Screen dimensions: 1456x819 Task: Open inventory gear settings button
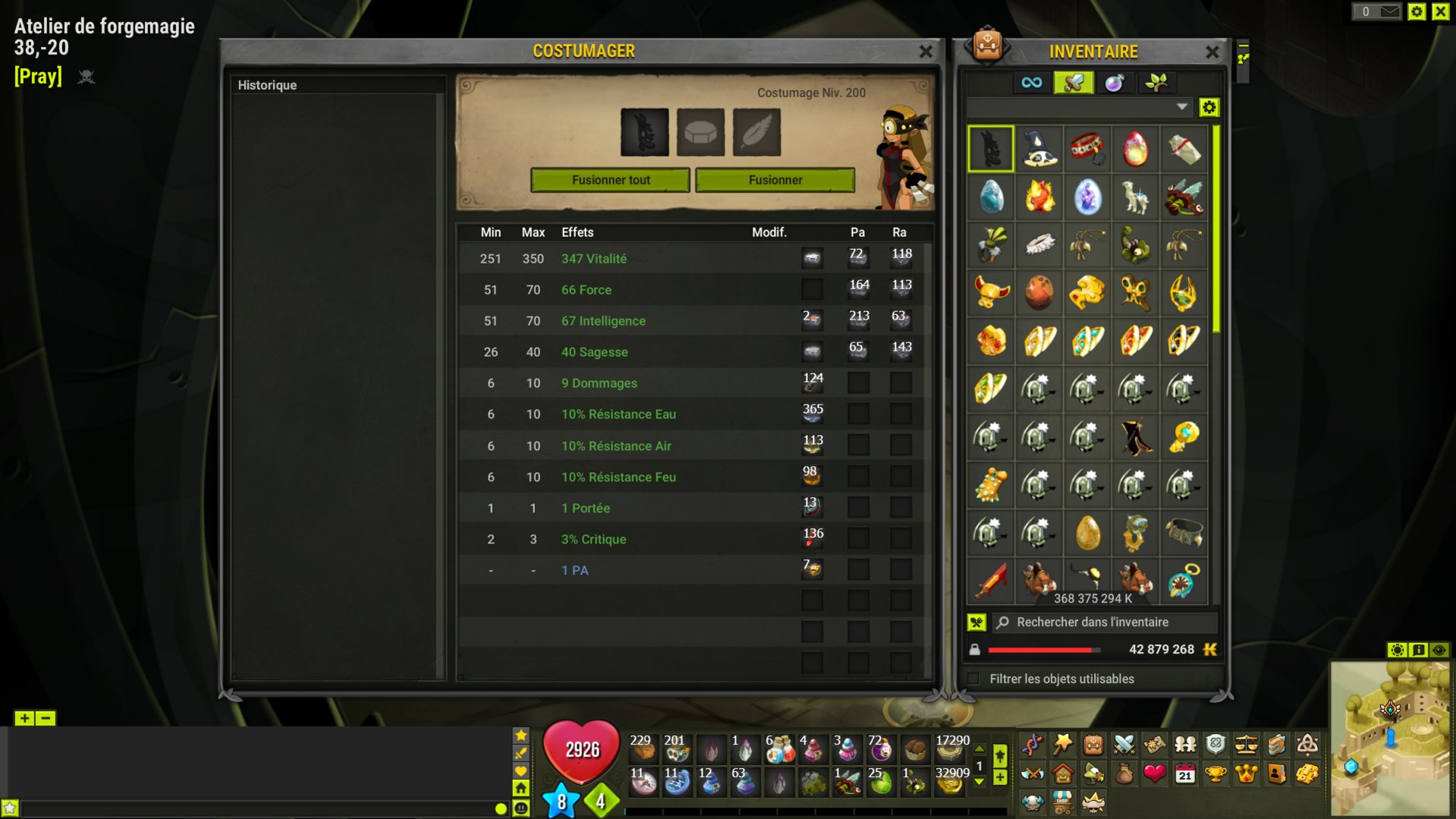[1209, 108]
